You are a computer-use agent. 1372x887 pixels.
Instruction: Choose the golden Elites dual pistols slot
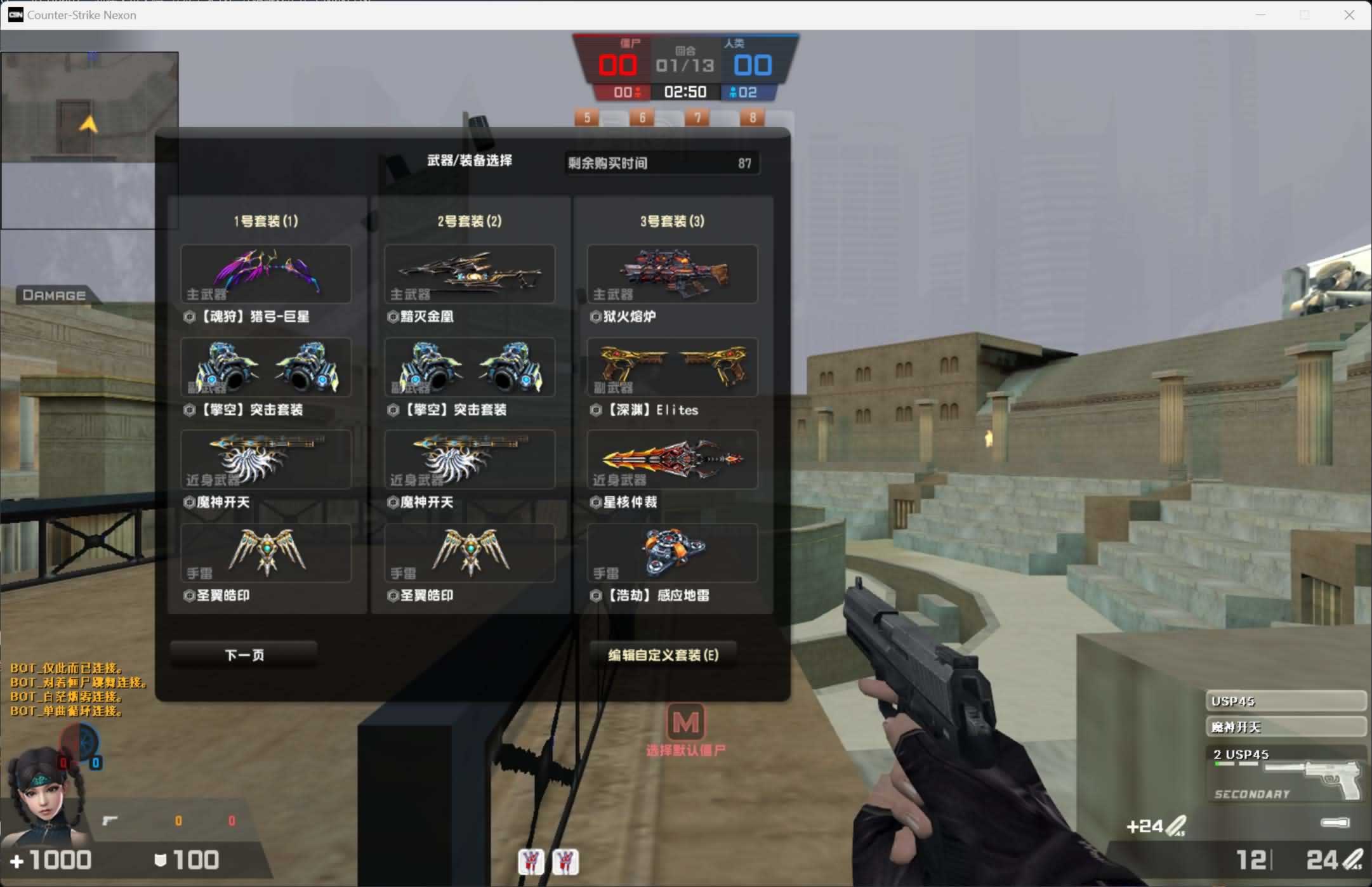click(672, 367)
